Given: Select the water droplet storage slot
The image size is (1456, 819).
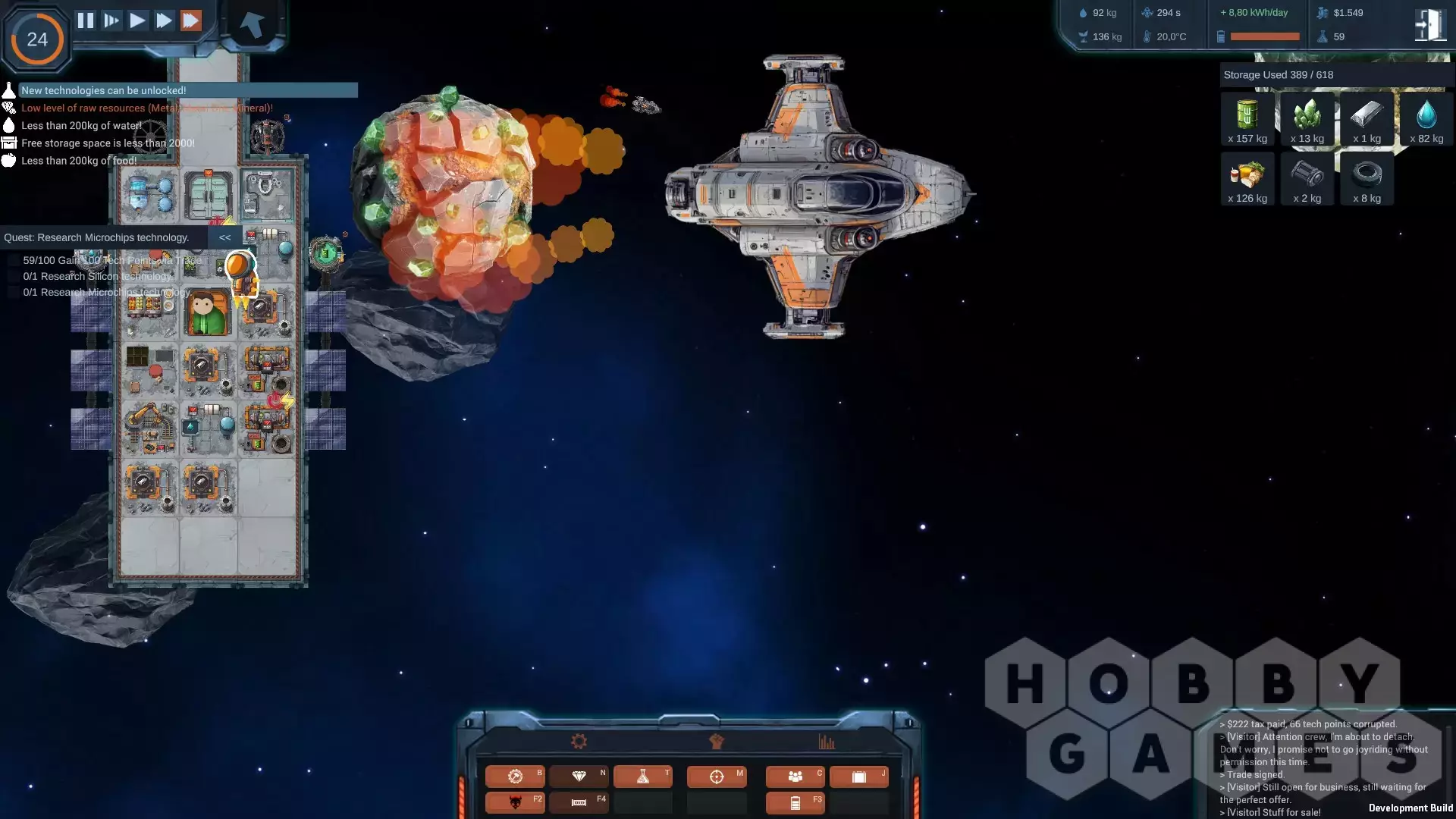Looking at the screenshot, I should [x=1426, y=119].
